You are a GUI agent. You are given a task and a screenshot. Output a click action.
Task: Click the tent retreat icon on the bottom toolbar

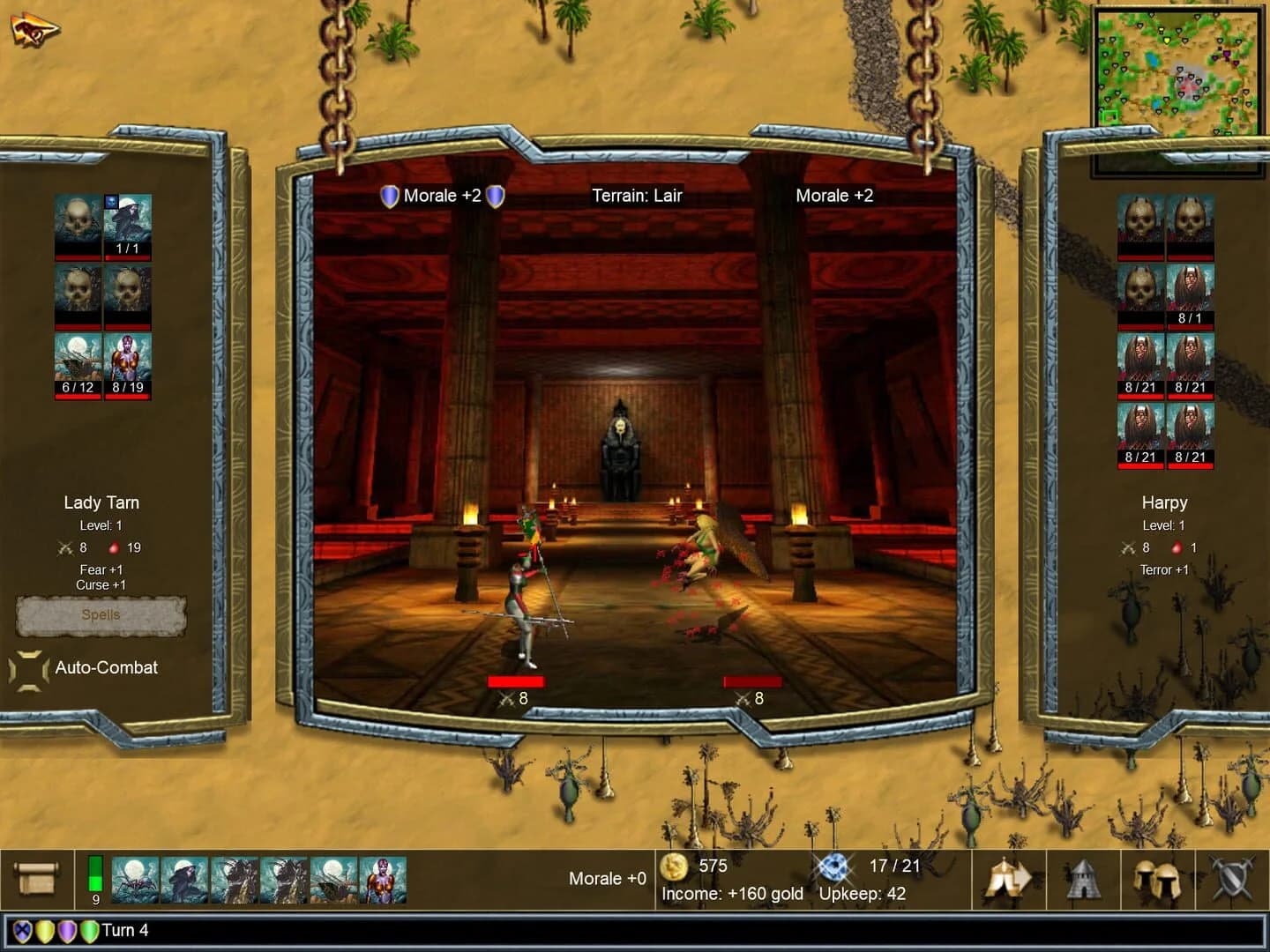(1007, 877)
